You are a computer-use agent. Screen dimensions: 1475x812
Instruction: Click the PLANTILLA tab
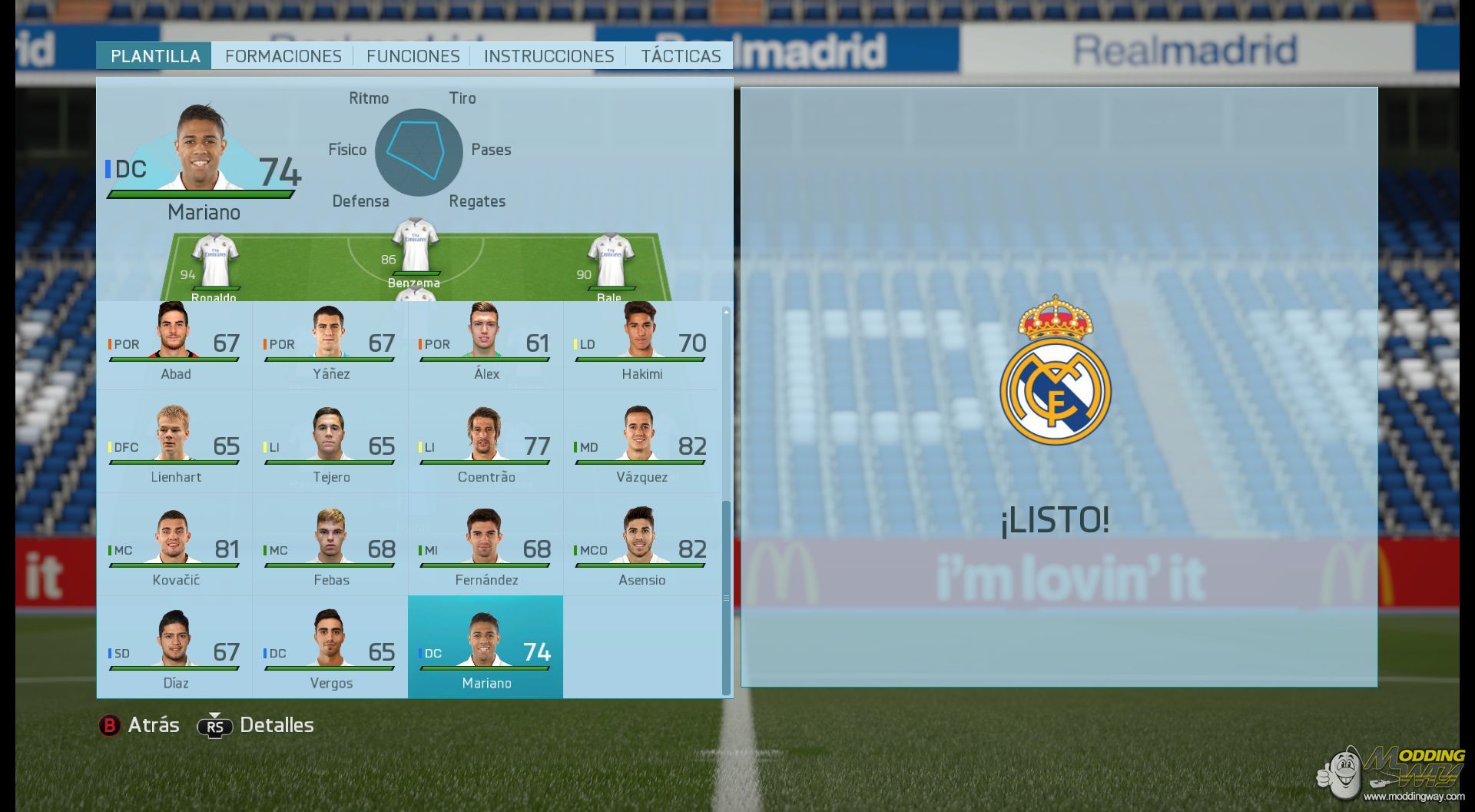(x=154, y=56)
